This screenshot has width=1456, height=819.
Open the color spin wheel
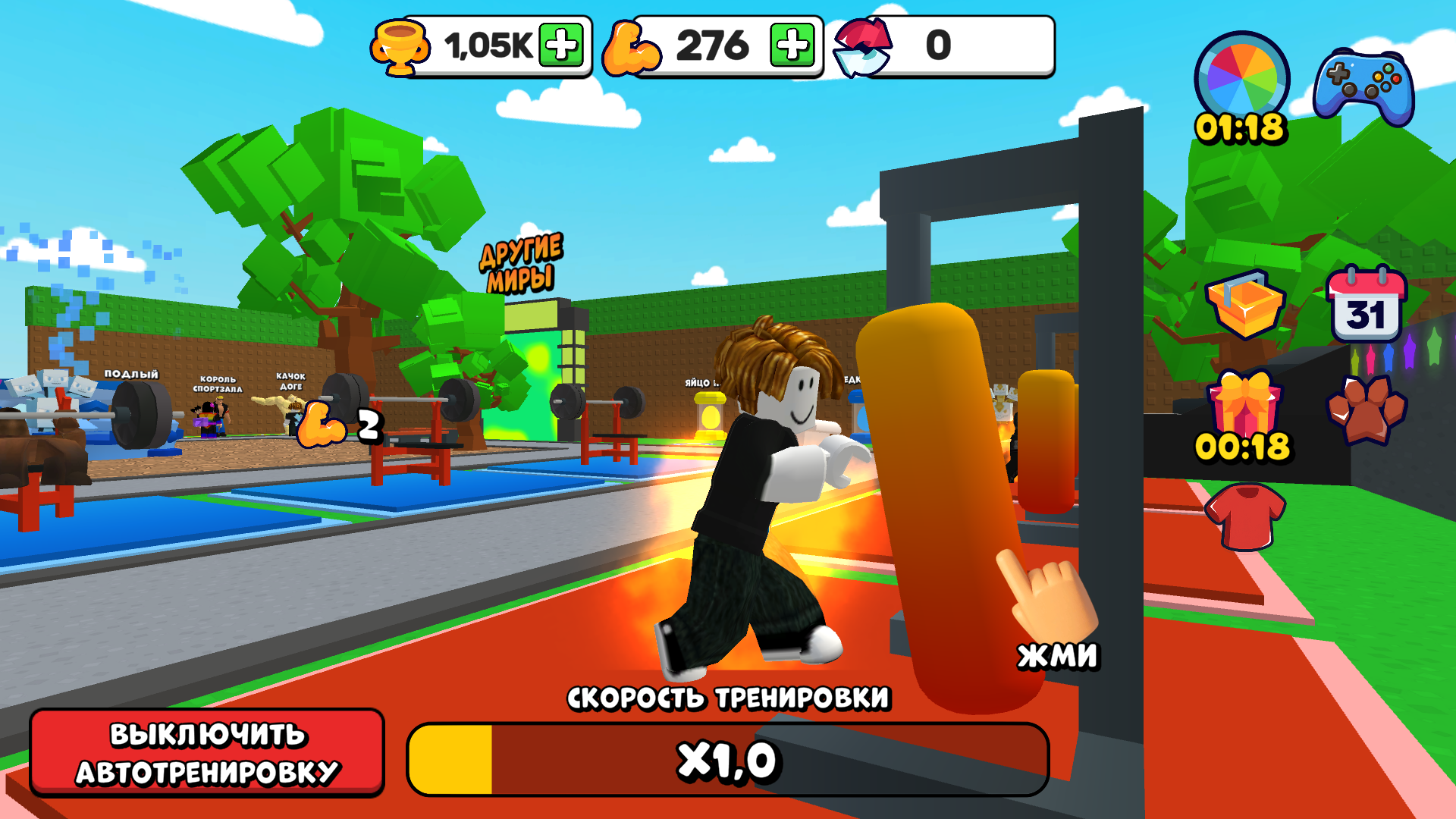tap(1241, 80)
